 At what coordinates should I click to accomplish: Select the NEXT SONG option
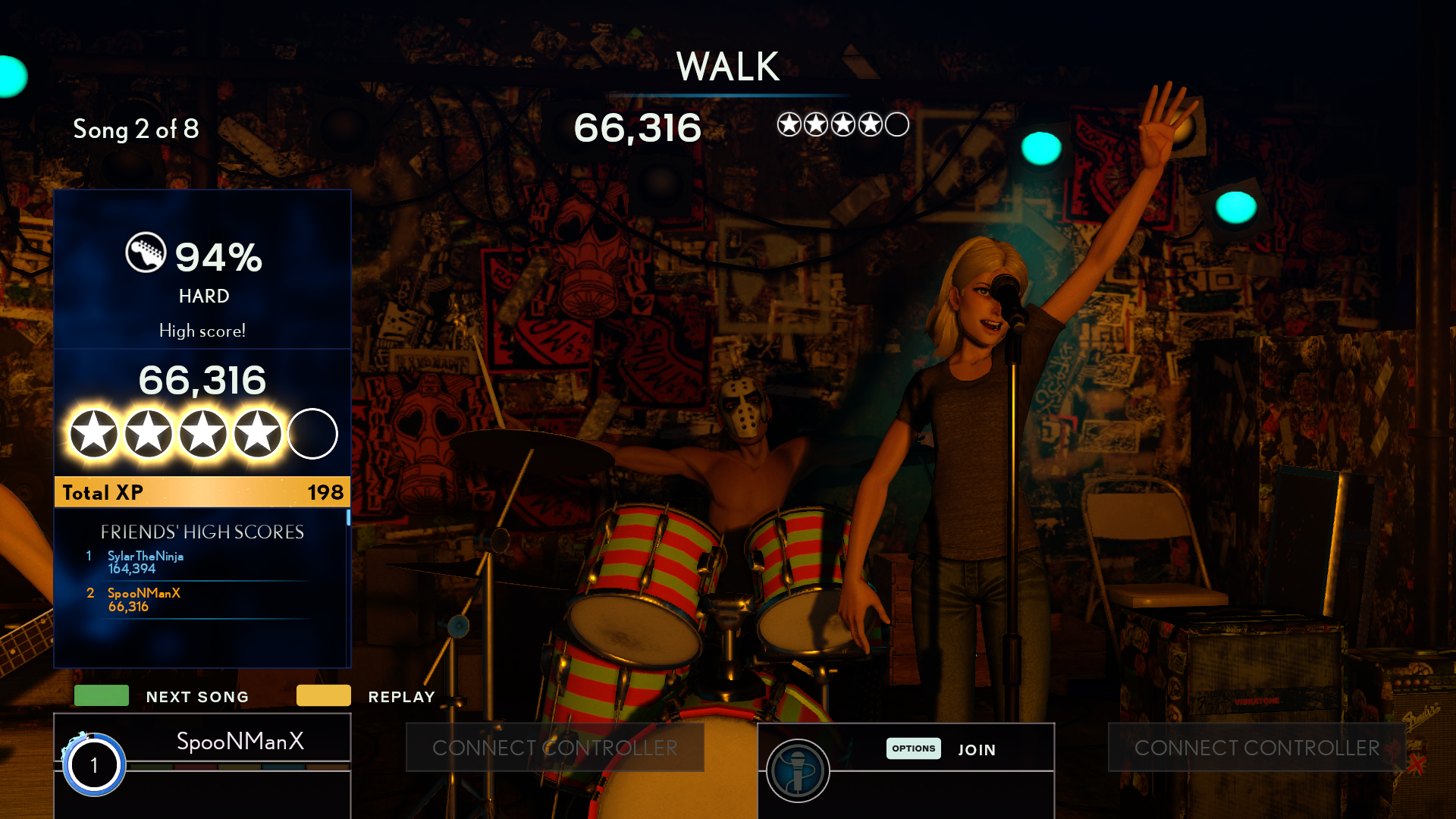[x=196, y=697]
